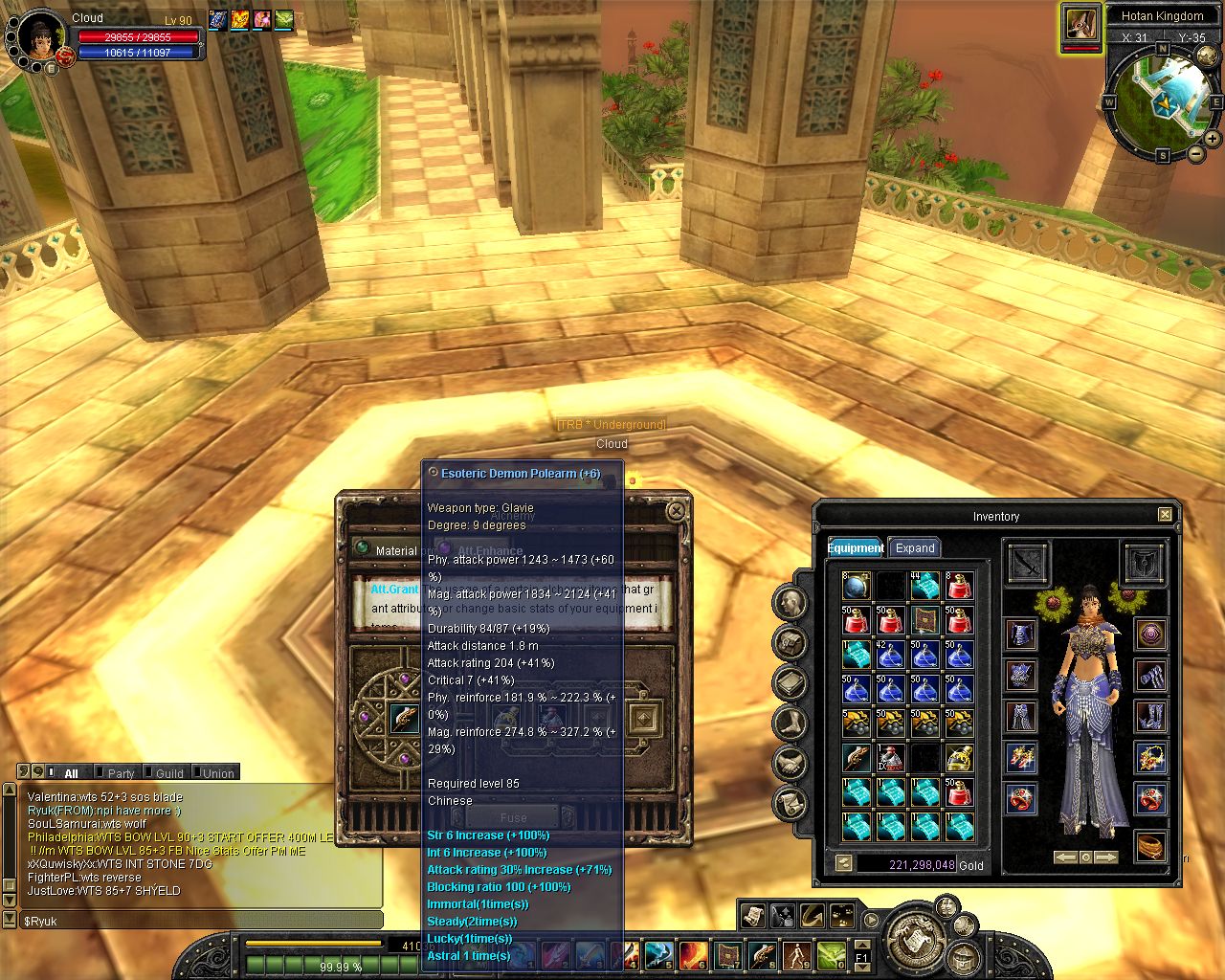Screen dimensions: 1225x980
Task: Zoom in the minimap
Action: click(1213, 139)
